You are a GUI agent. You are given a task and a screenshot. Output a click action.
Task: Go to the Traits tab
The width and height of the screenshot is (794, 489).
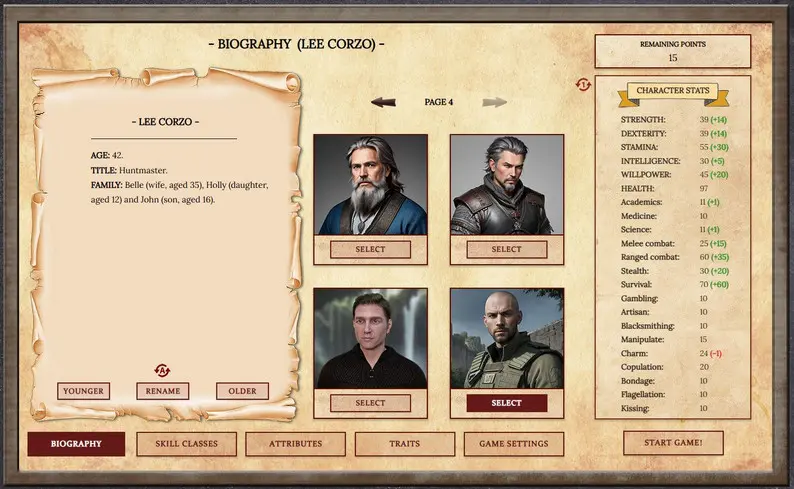[x=404, y=444]
